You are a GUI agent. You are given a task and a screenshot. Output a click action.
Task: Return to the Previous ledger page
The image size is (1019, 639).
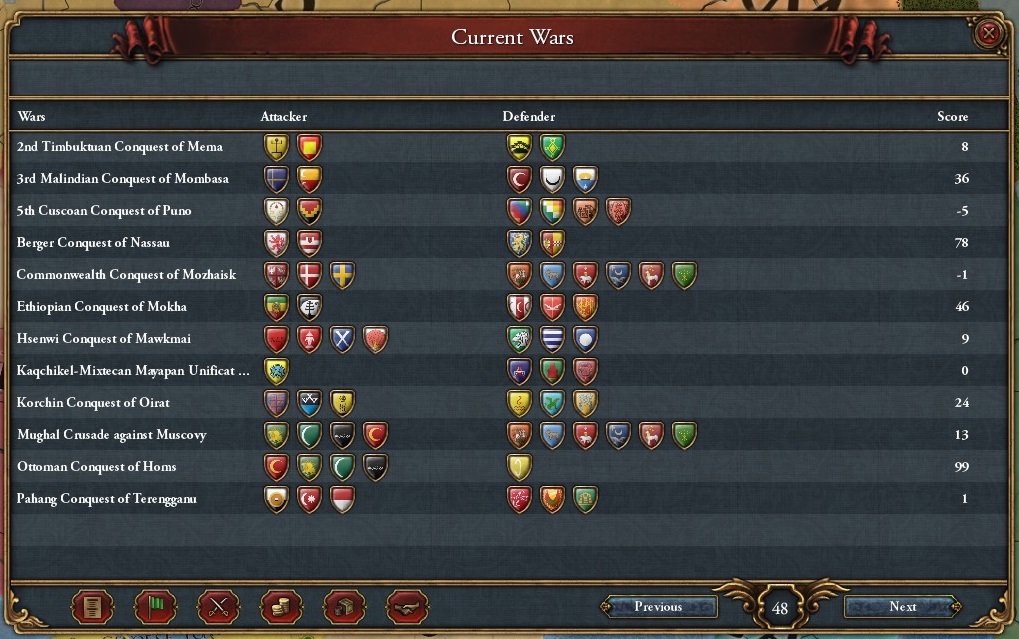click(658, 607)
